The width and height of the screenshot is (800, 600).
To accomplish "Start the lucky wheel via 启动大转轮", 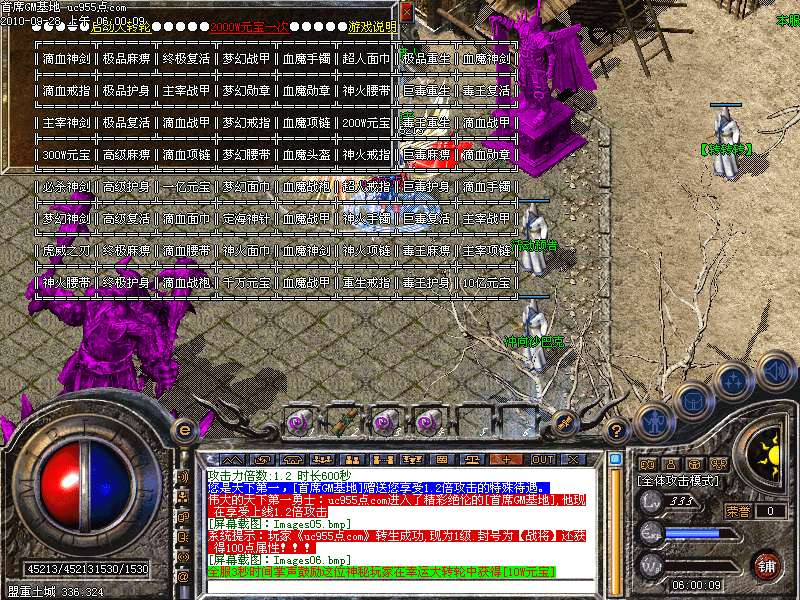I will click(x=121, y=27).
